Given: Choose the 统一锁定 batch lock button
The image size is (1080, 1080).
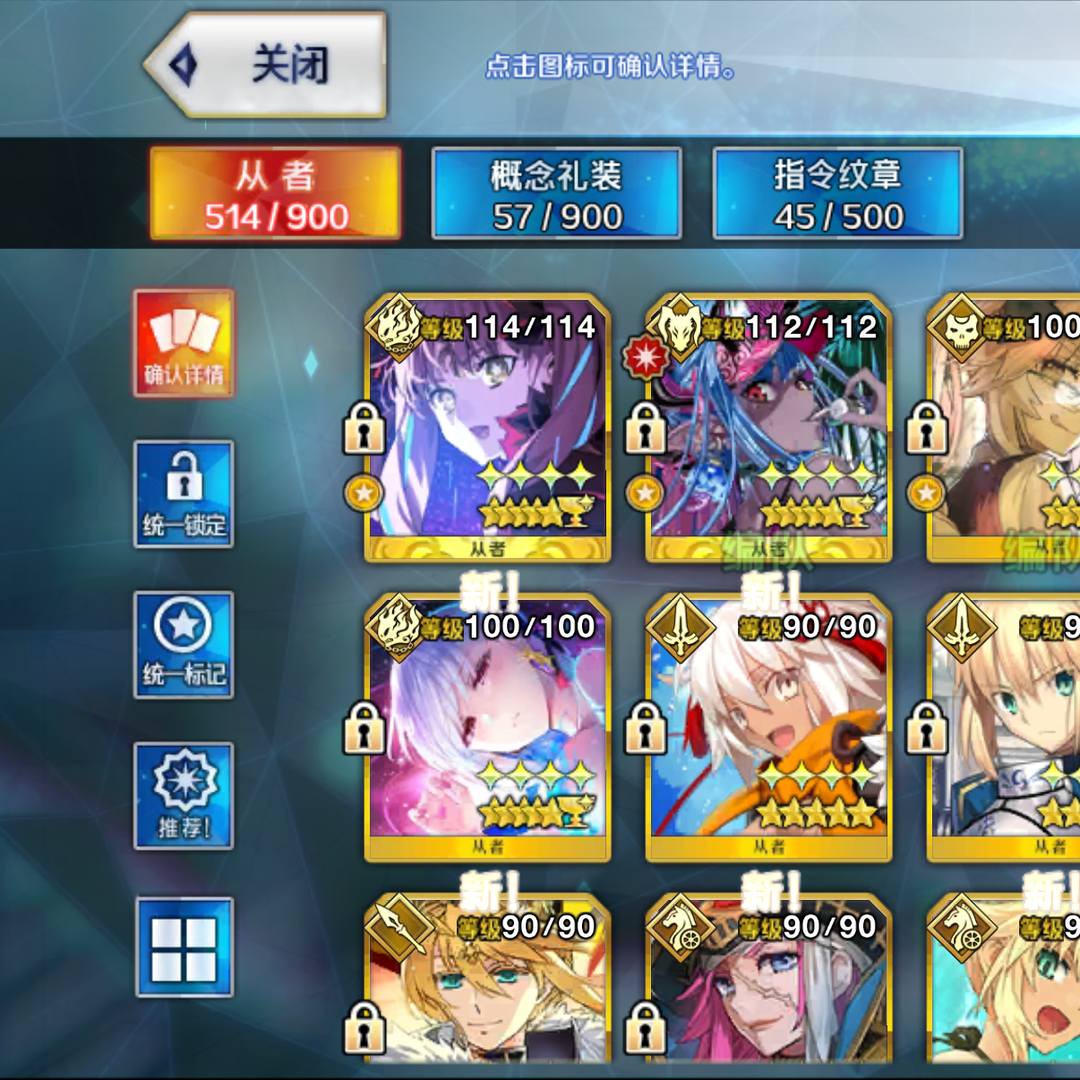Looking at the screenshot, I should (184, 494).
